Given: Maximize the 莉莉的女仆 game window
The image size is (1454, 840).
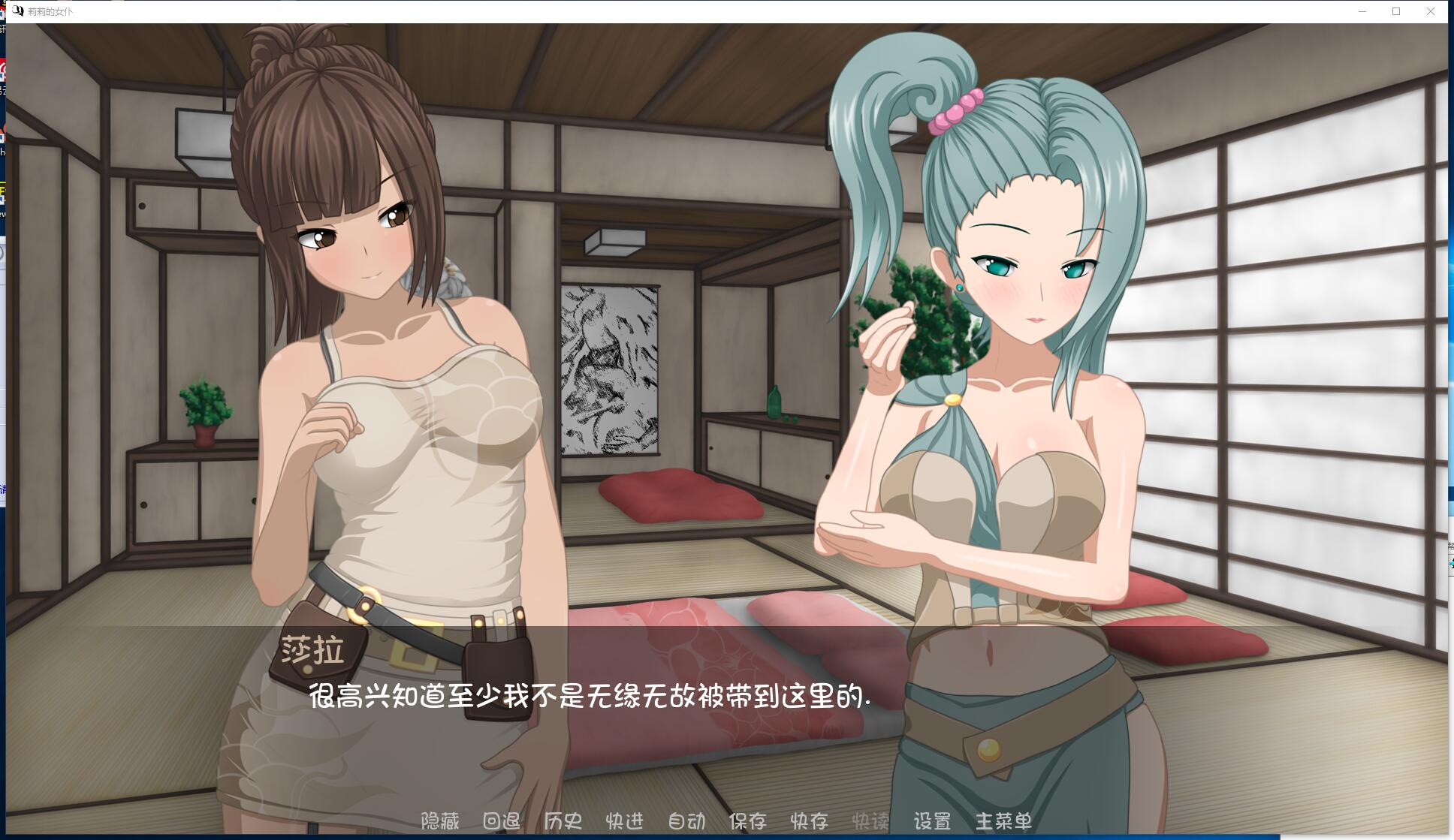Looking at the screenshot, I should (x=1395, y=11).
